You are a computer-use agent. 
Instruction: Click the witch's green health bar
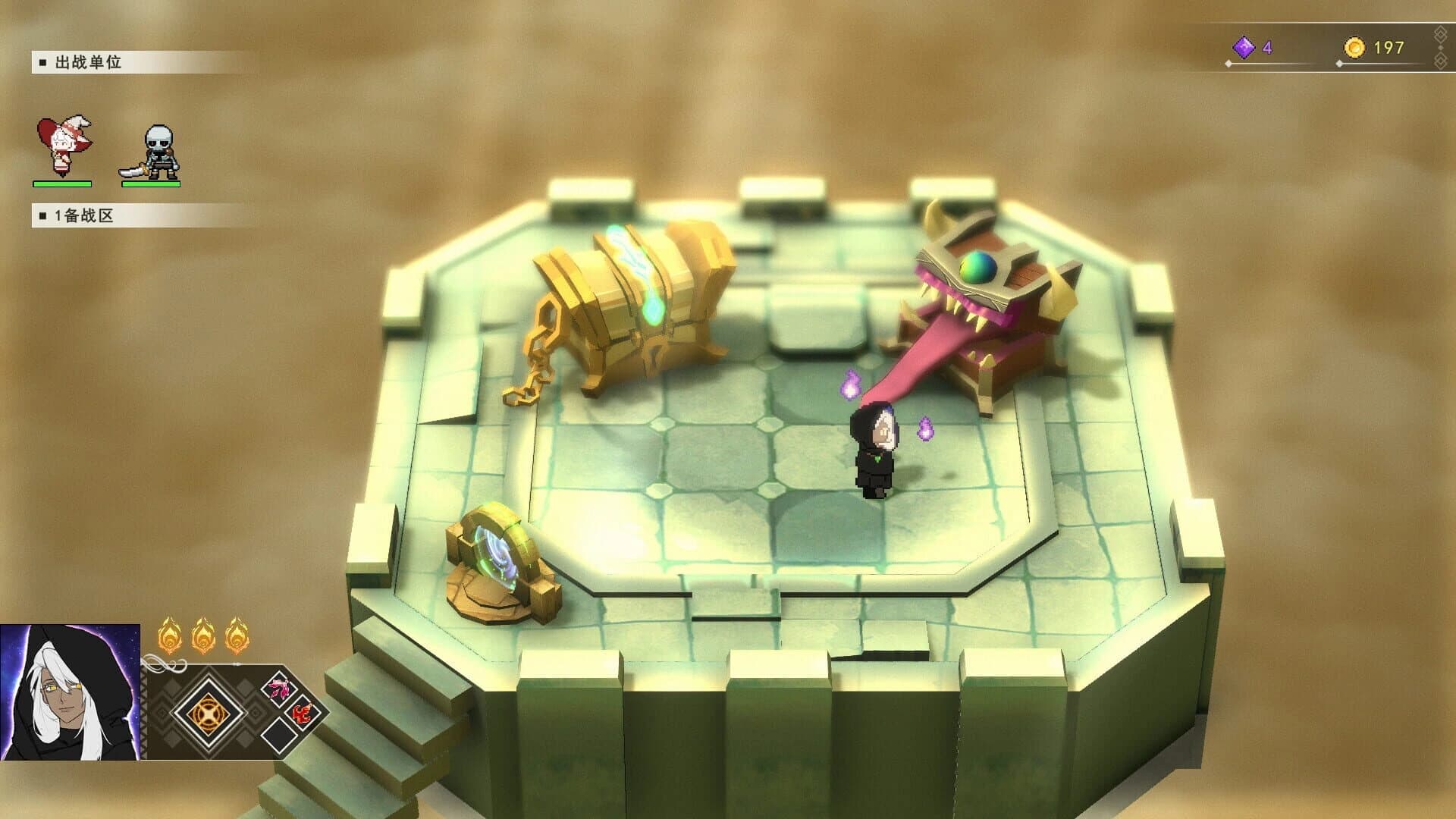click(x=61, y=182)
